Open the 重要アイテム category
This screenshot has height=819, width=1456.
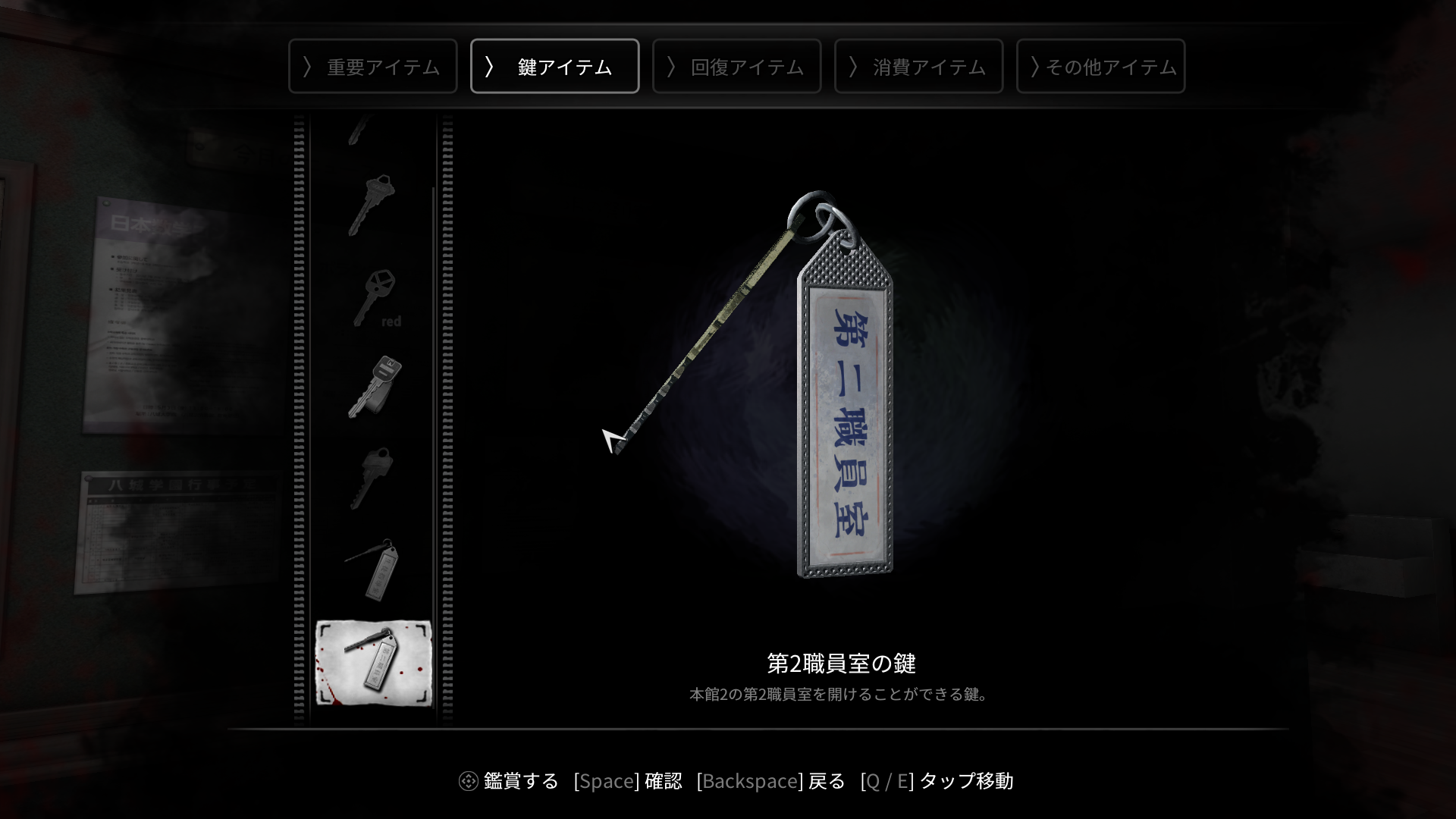[372, 66]
